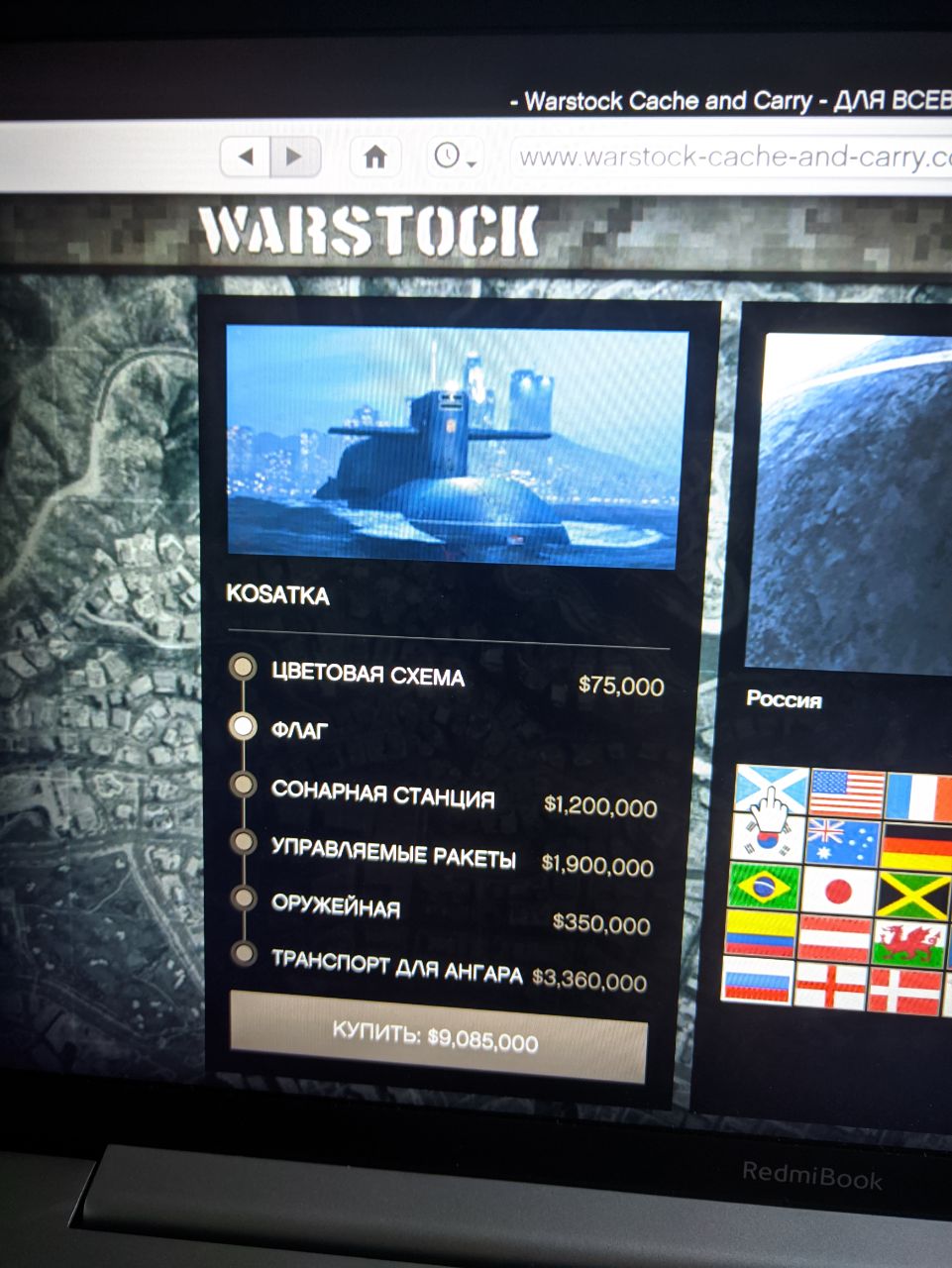Pick the South Korea flag
Viewport: 952px width, 1268px height.
768,839
